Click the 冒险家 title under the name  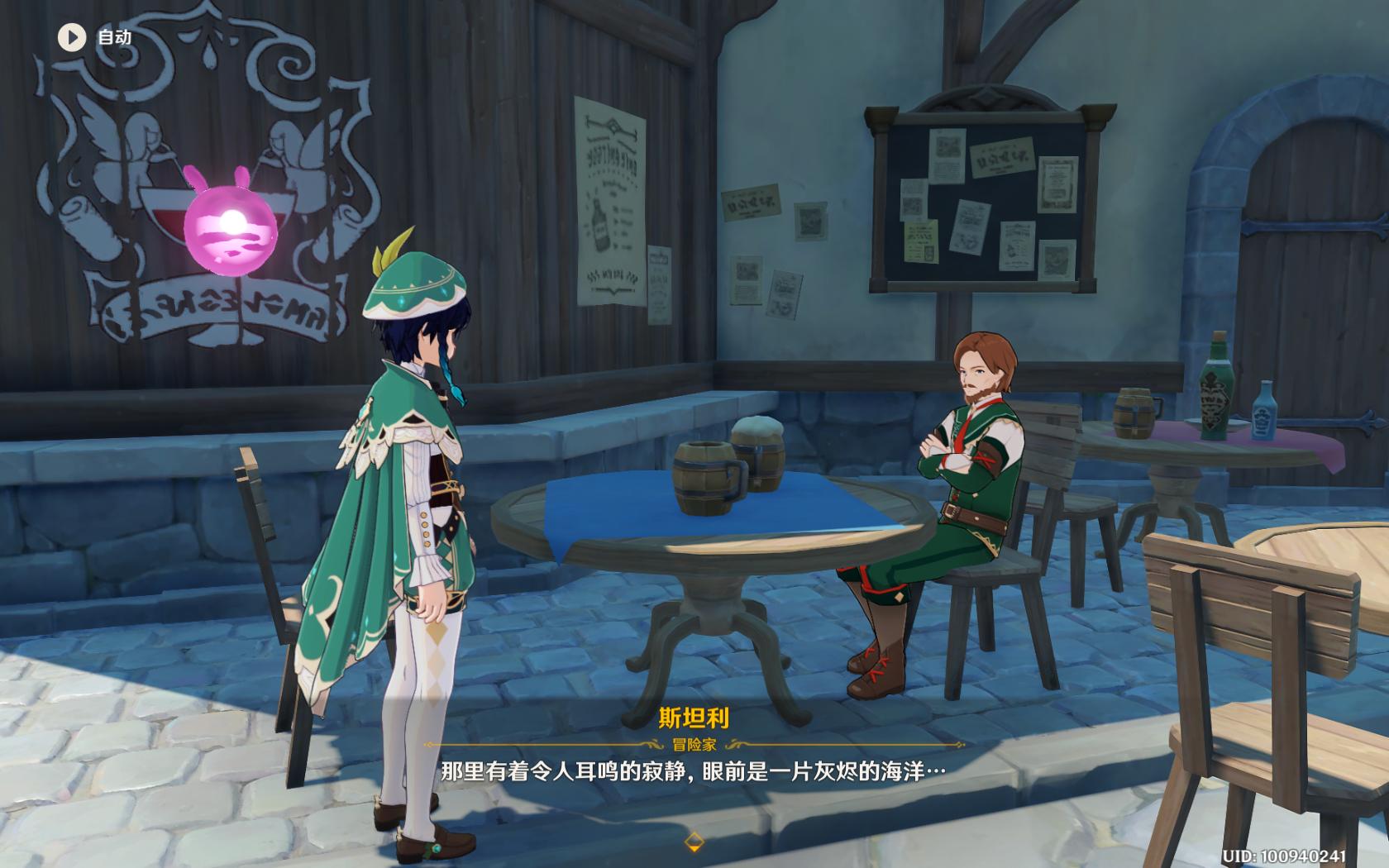click(694, 745)
